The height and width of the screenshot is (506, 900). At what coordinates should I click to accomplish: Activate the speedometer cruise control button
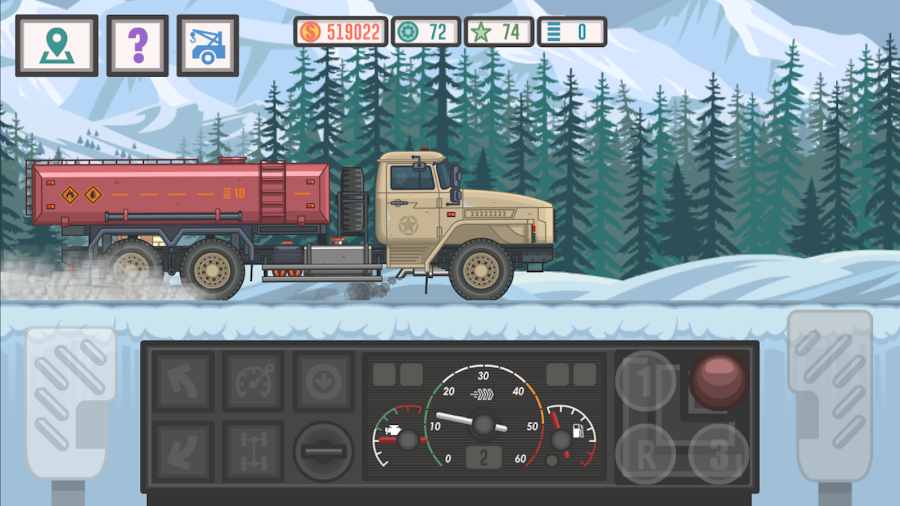[x=252, y=381]
